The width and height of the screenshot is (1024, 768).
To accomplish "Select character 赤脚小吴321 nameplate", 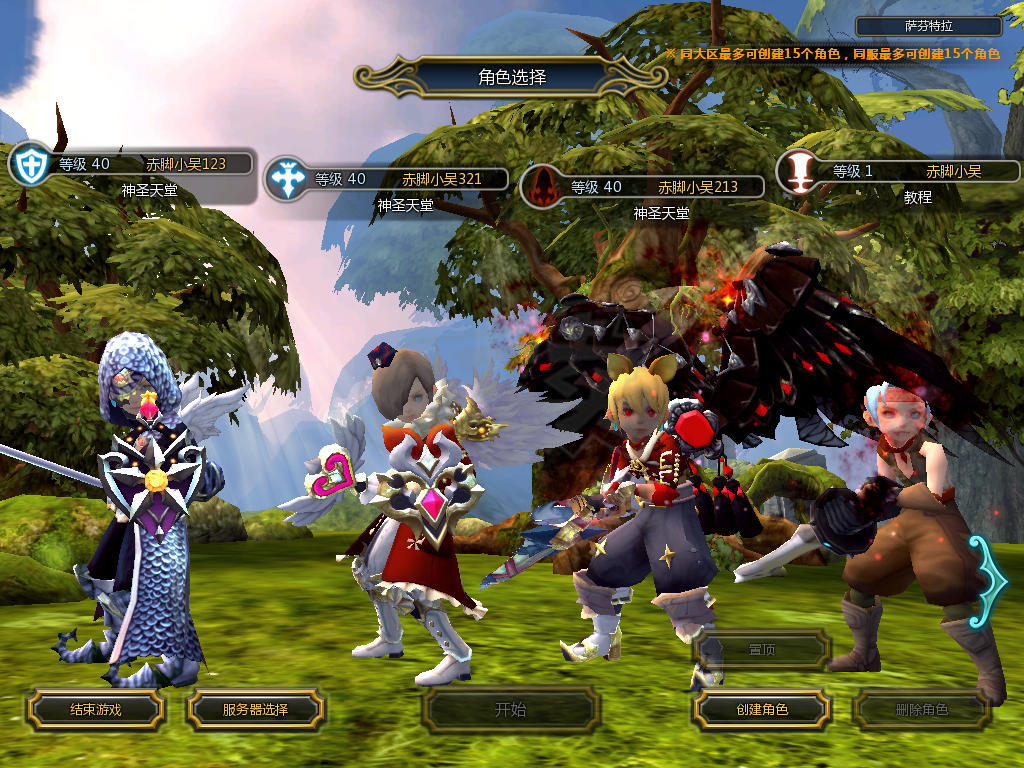I will pyautogui.click(x=396, y=180).
